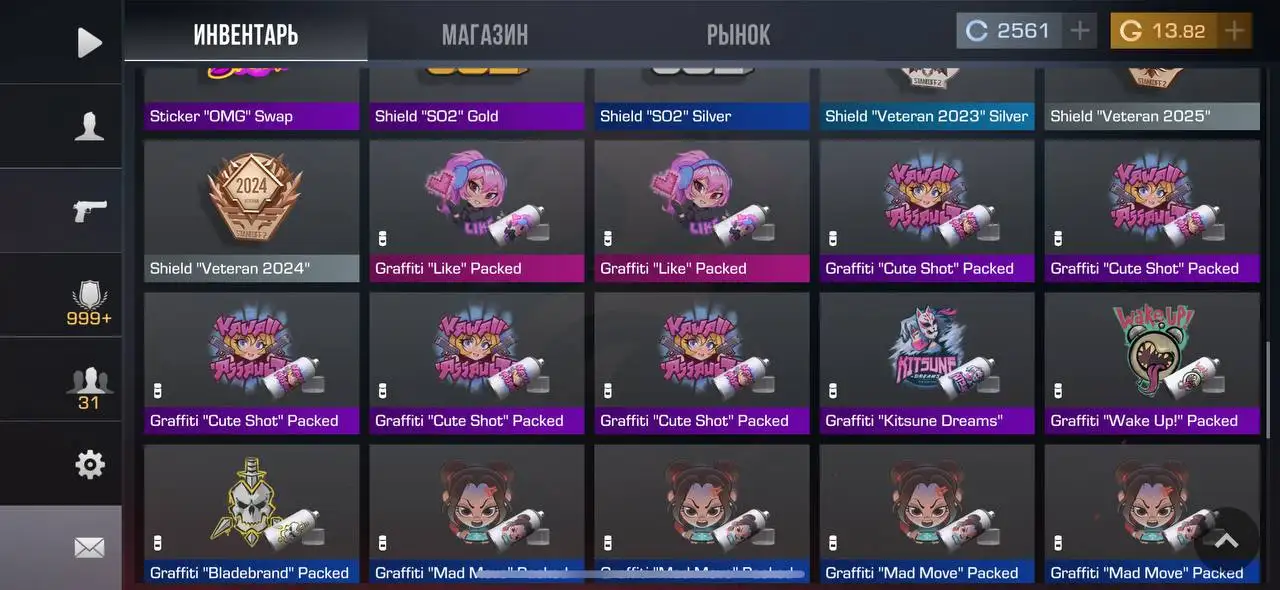This screenshot has width=1280, height=590.
Task: Open the player profile icon
Action: click(x=89, y=126)
